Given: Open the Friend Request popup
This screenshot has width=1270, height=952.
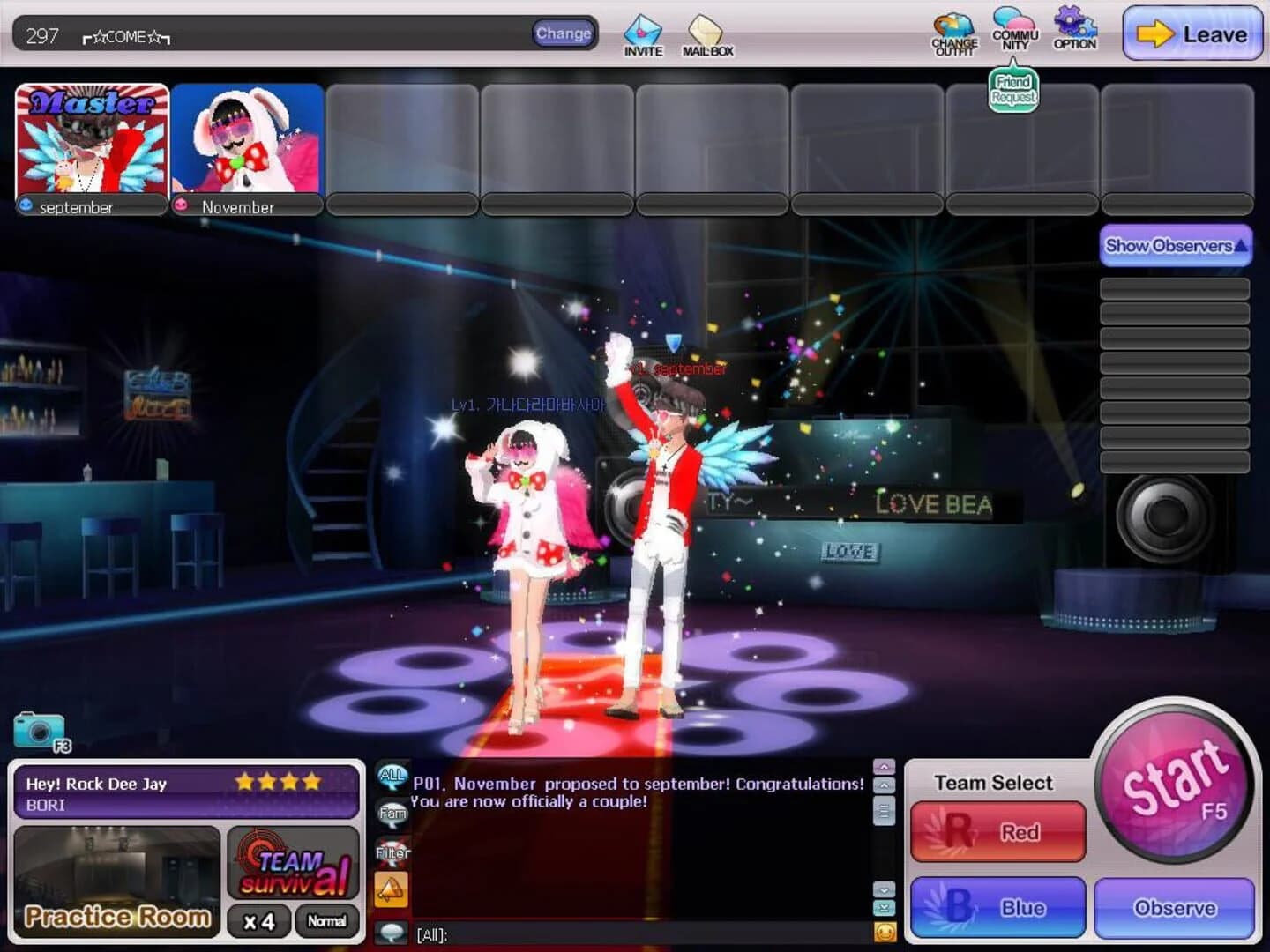Looking at the screenshot, I should (x=1012, y=89).
